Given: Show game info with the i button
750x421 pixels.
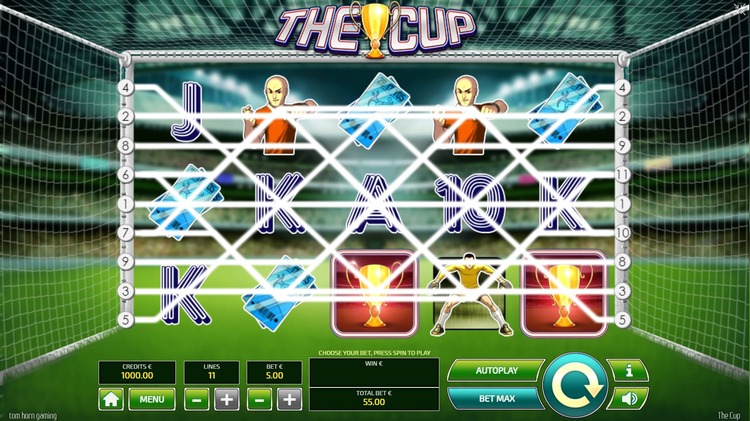Looking at the screenshot, I should pyautogui.click(x=629, y=371).
